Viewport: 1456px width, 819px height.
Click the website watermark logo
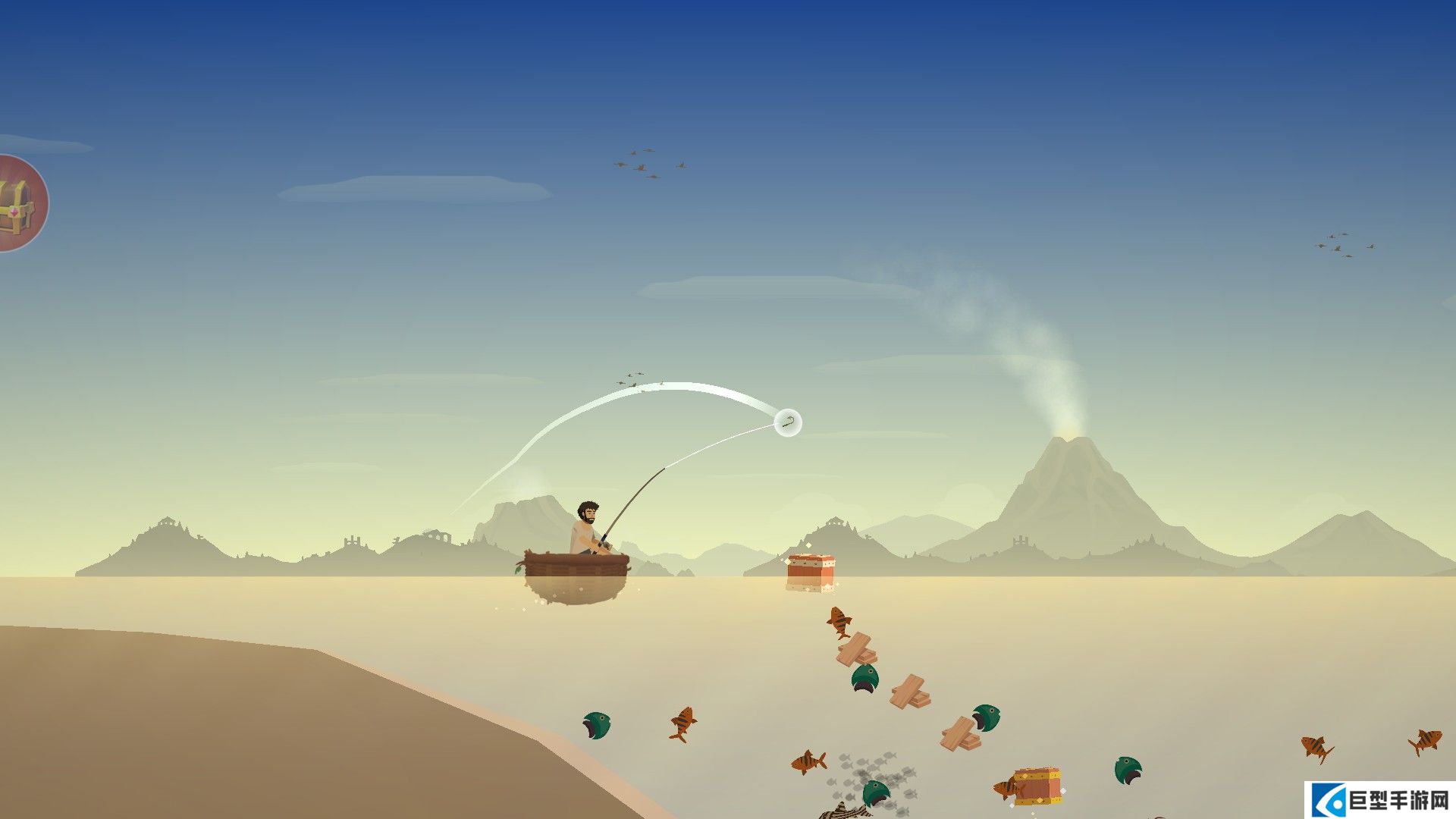pyautogui.click(x=1379, y=799)
